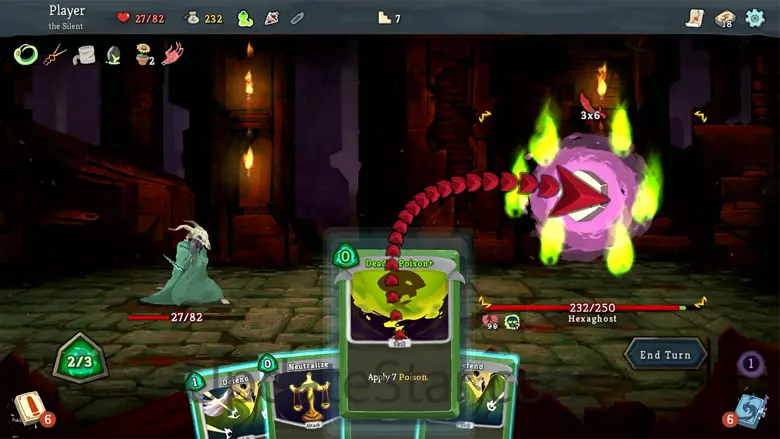
Task: Check the Hexaghost's poison debuff icon
Action: pos(512,321)
